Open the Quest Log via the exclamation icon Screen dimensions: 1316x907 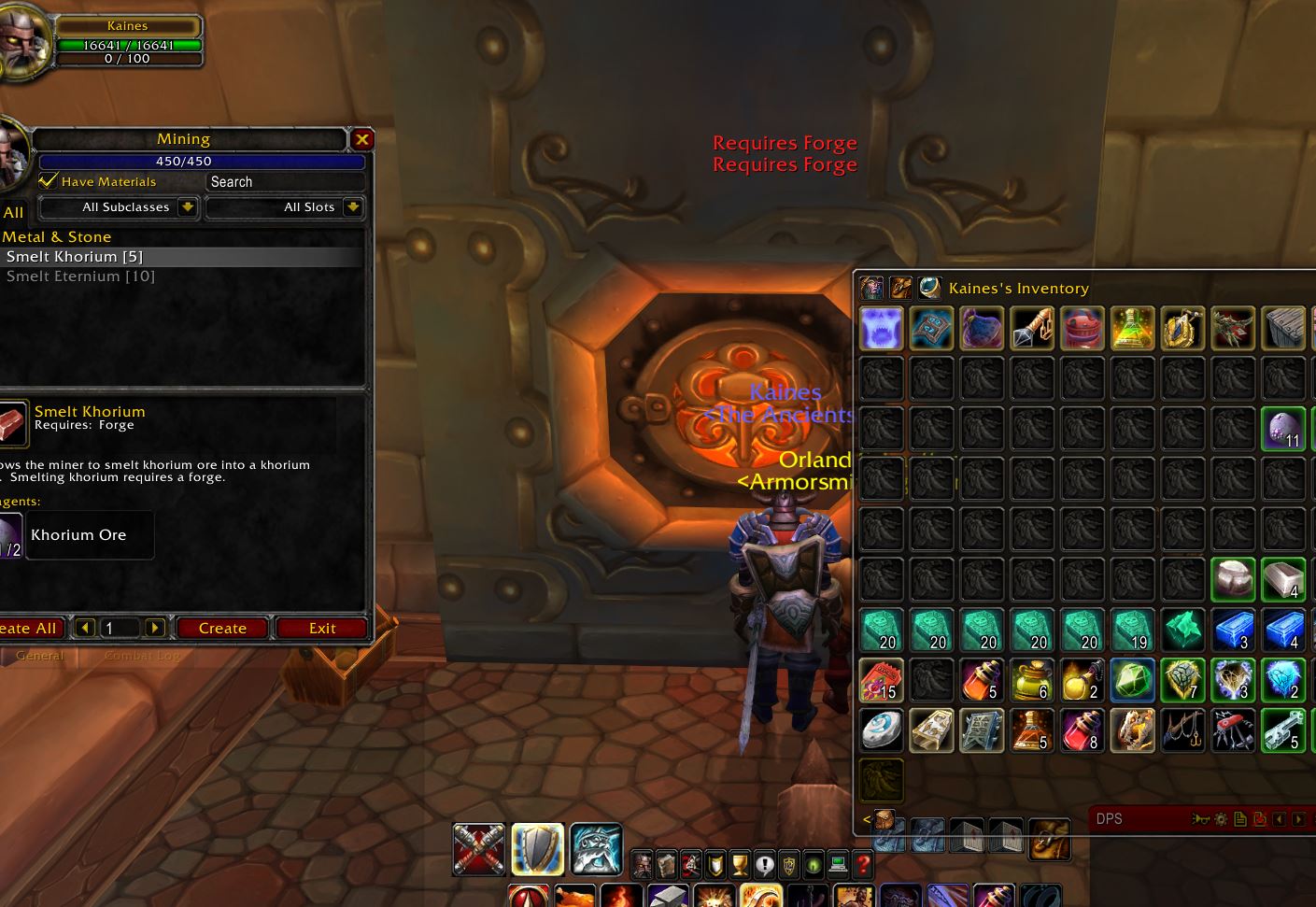click(763, 865)
